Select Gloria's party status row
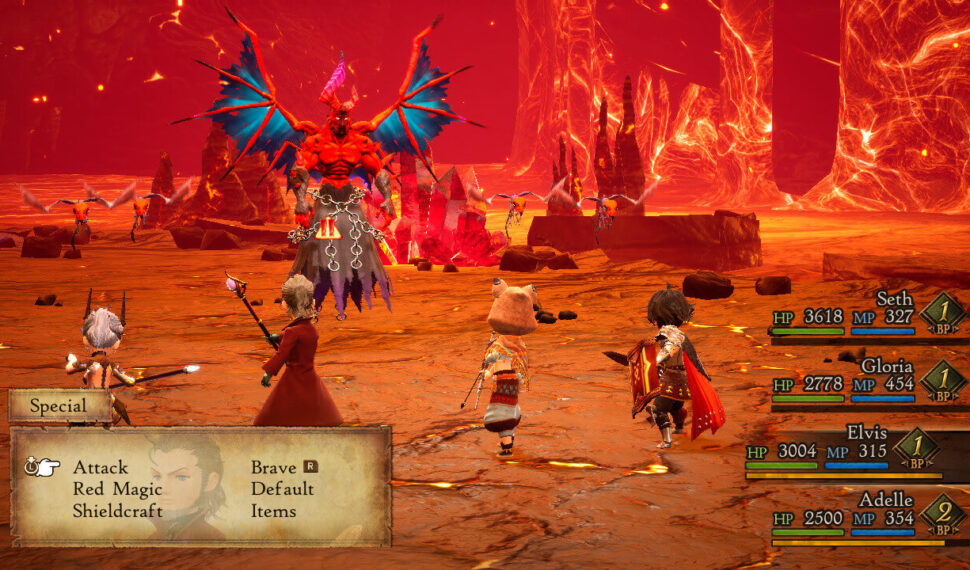The width and height of the screenshot is (970, 570). 868,382
